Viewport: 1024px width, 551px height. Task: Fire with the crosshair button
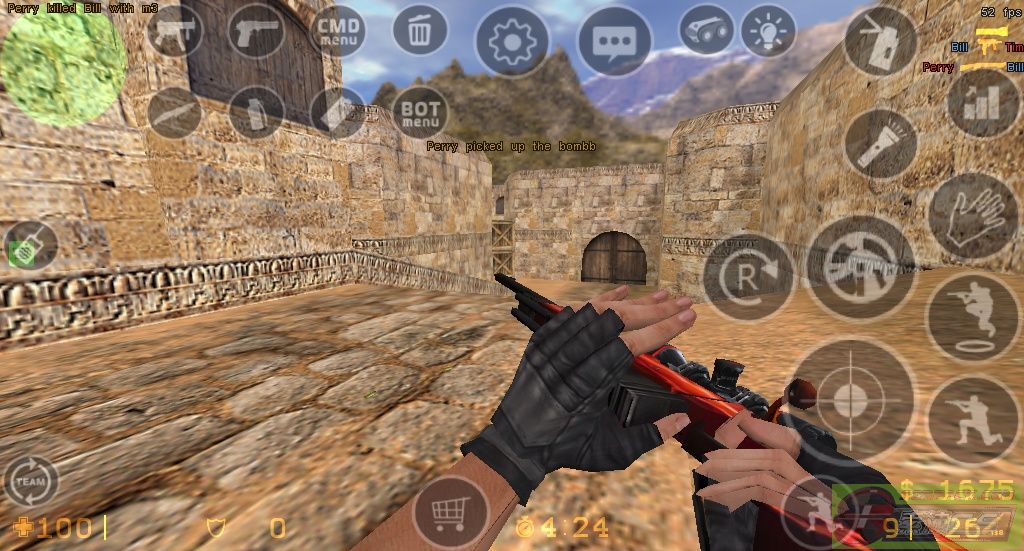(850, 400)
